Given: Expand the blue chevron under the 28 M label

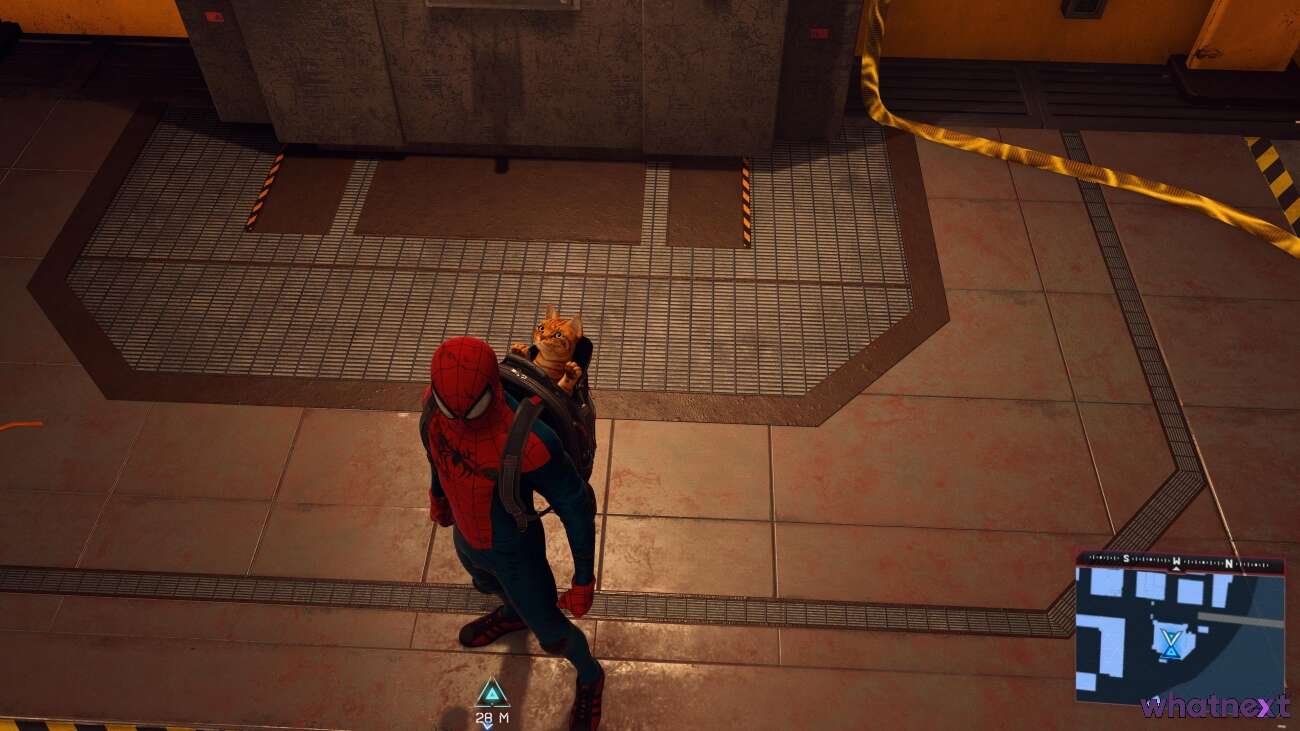Looking at the screenshot, I should pos(488,726).
